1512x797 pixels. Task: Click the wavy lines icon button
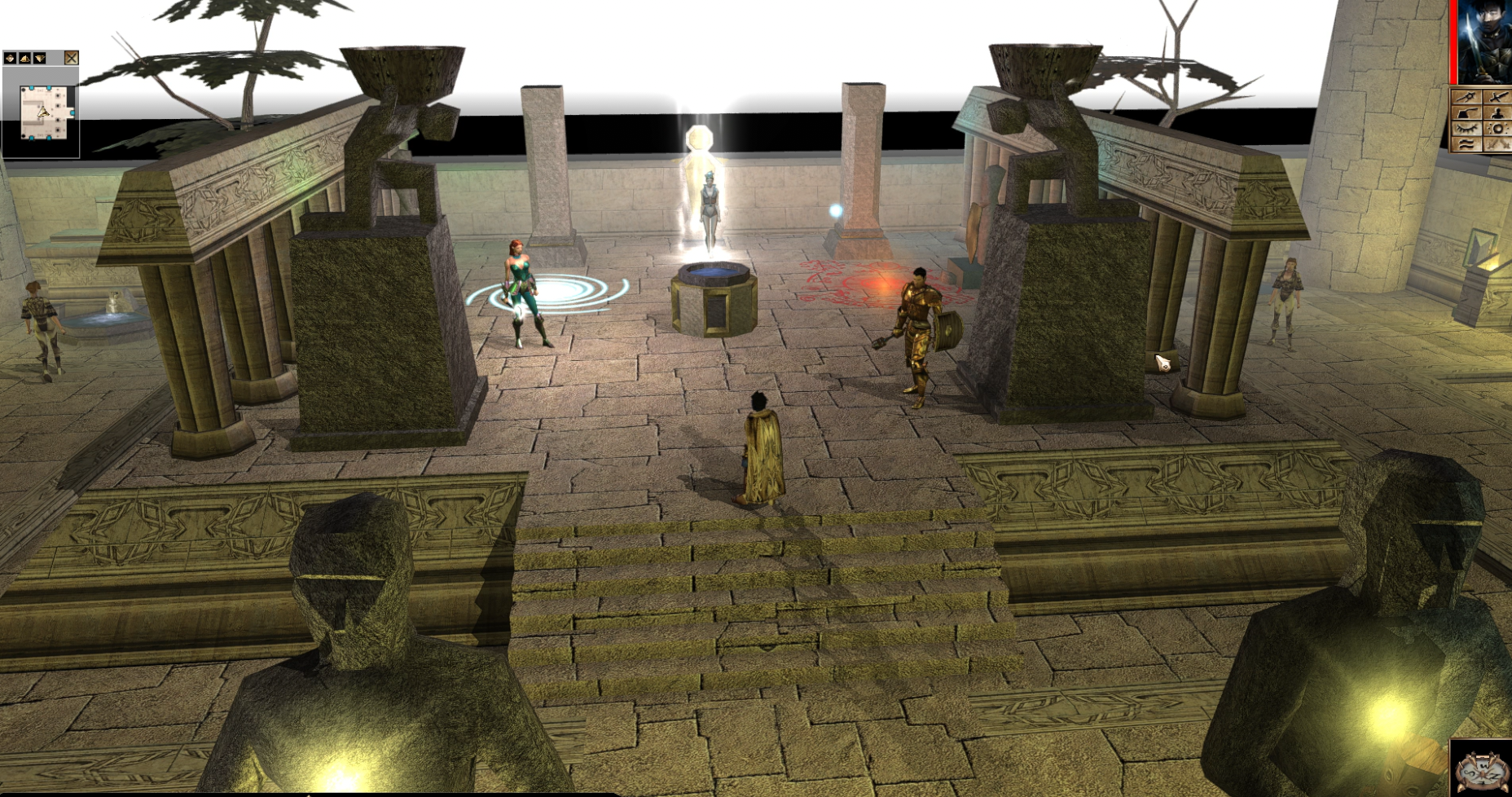tap(1467, 144)
